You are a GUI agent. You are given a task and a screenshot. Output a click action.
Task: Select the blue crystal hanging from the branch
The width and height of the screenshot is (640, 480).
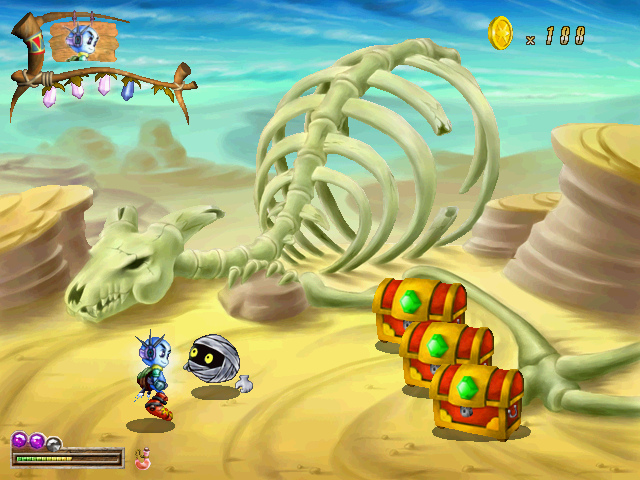(x=127, y=89)
